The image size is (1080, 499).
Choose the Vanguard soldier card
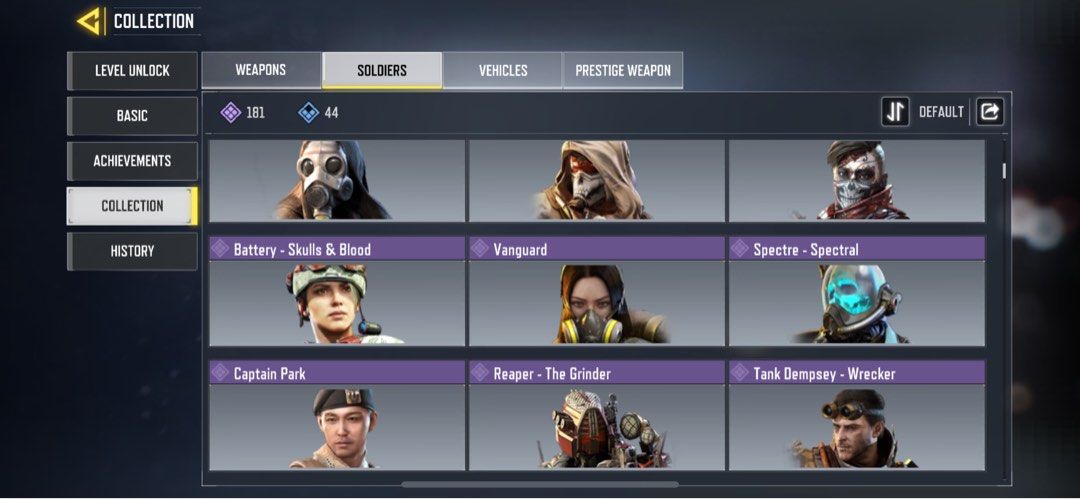click(x=597, y=292)
